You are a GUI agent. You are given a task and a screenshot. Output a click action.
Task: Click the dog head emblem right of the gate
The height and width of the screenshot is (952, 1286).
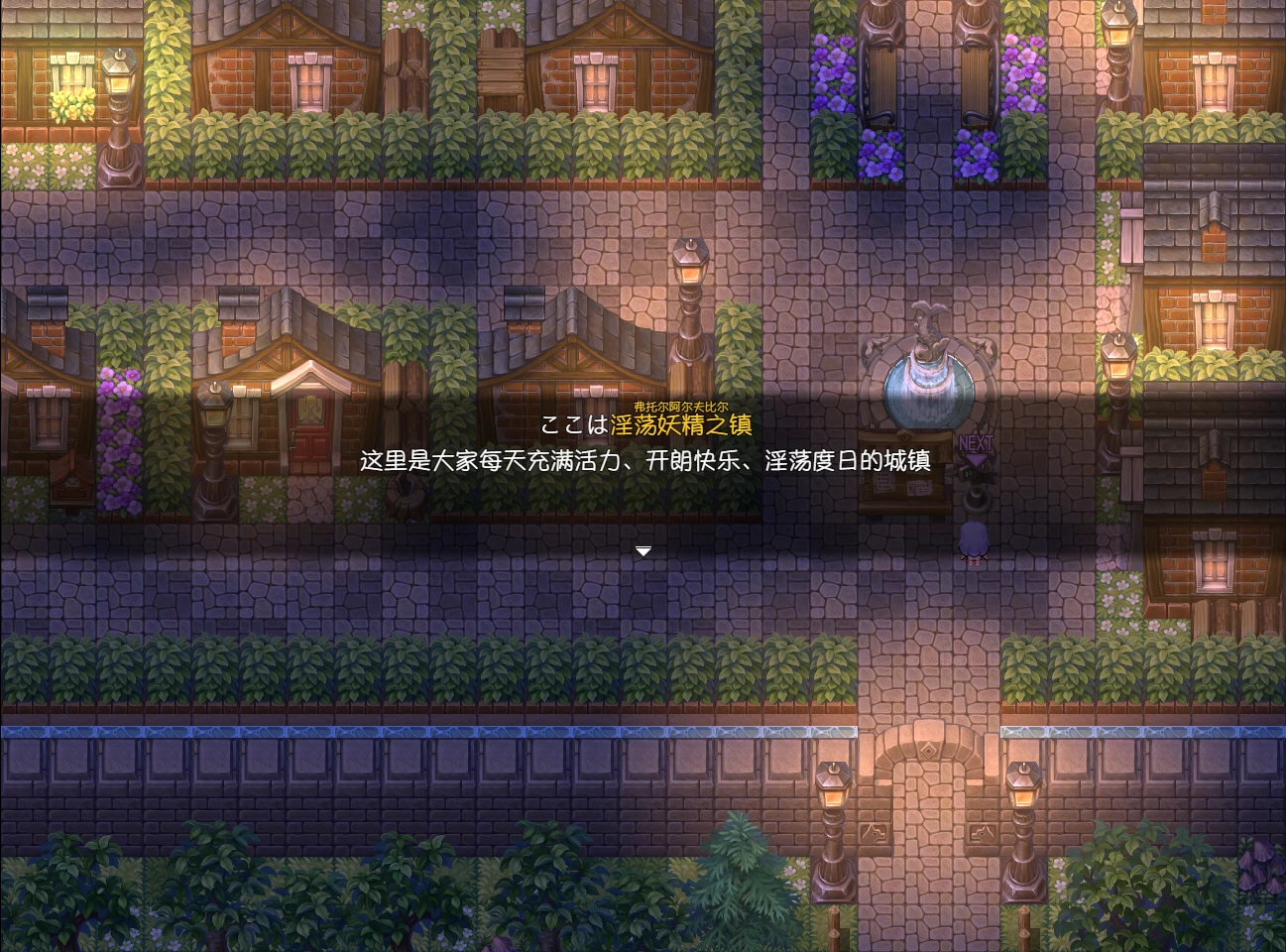pos(982,833)
